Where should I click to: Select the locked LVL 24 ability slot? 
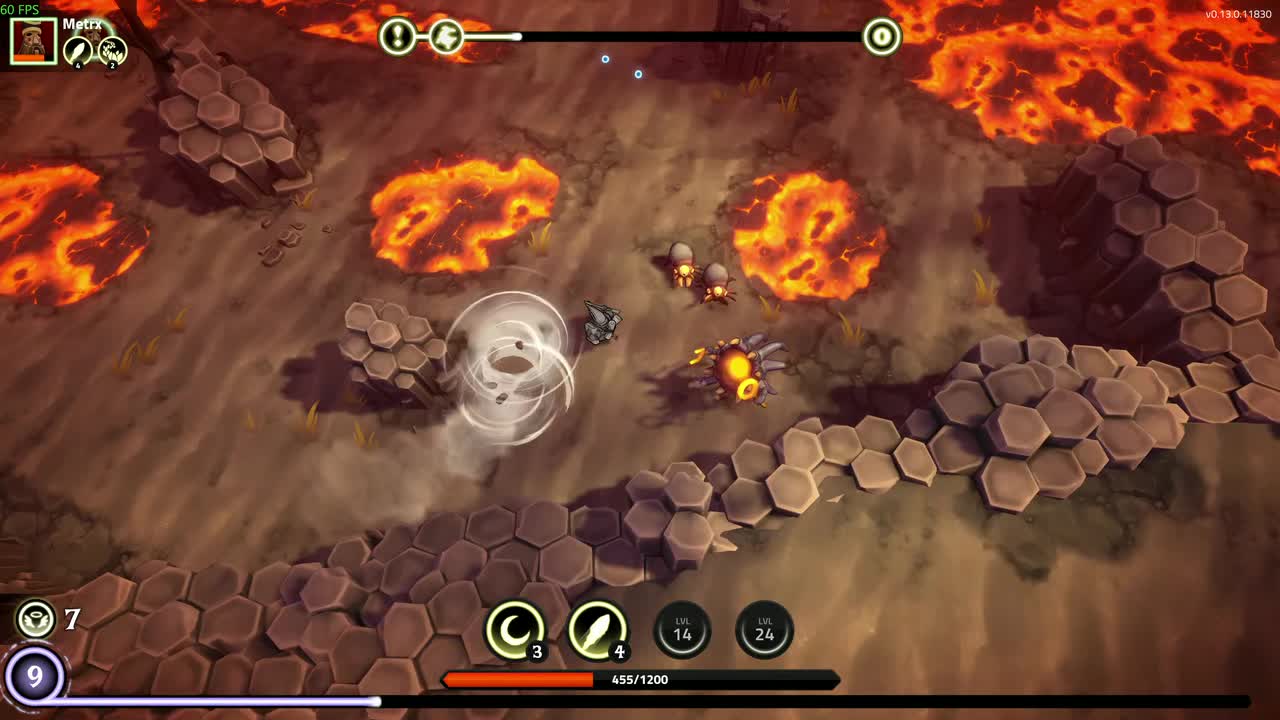tap(765, 630)
